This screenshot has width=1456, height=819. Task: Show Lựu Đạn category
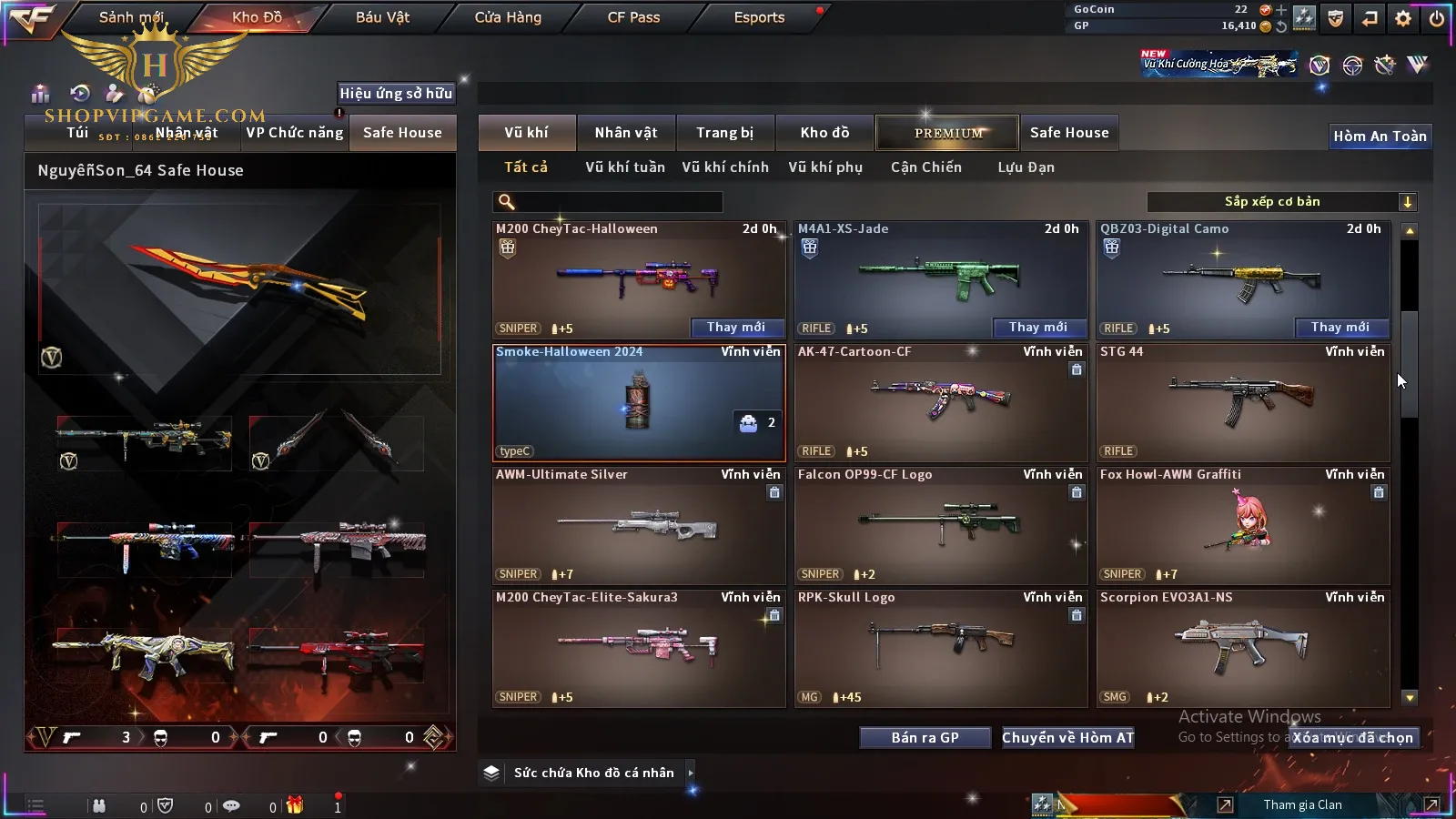click(x=1026, y=167)
